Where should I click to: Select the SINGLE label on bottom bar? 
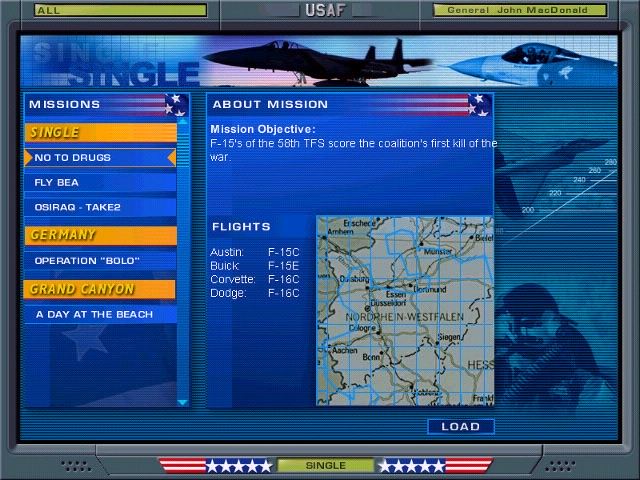click(x=325, y=466)
